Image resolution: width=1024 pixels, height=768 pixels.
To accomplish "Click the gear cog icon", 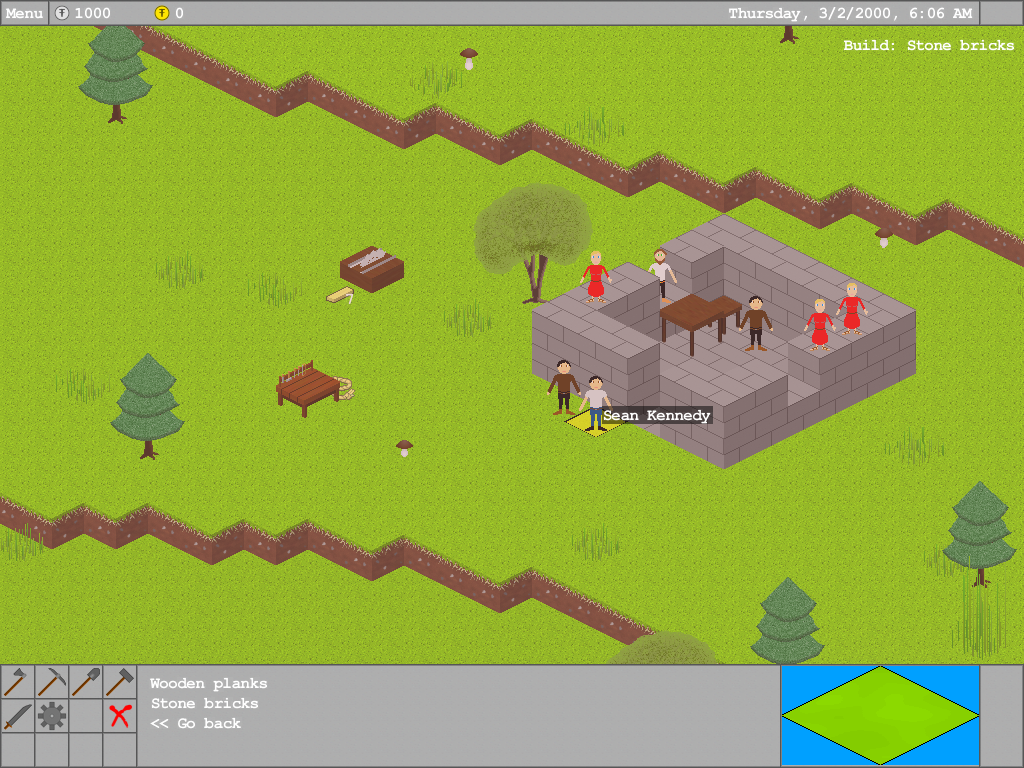I will pyautogui.click(x=52, y=716).
